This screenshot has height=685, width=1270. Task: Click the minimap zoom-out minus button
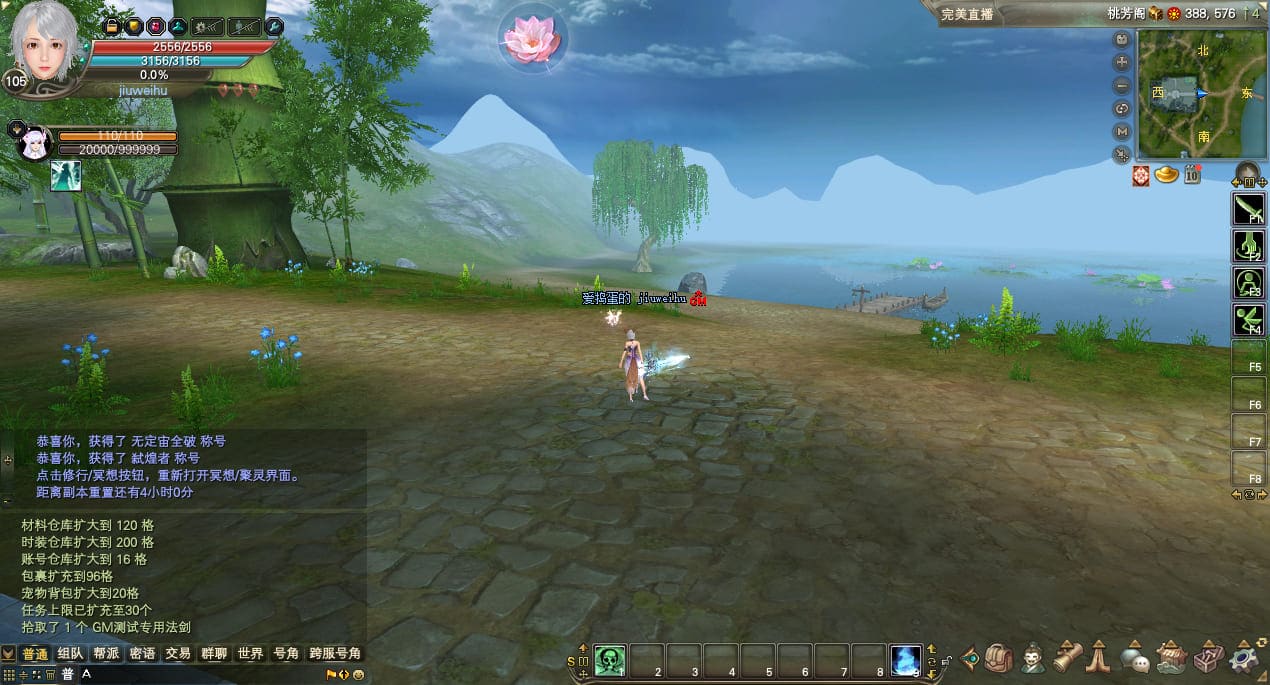tap(1123, 86)
